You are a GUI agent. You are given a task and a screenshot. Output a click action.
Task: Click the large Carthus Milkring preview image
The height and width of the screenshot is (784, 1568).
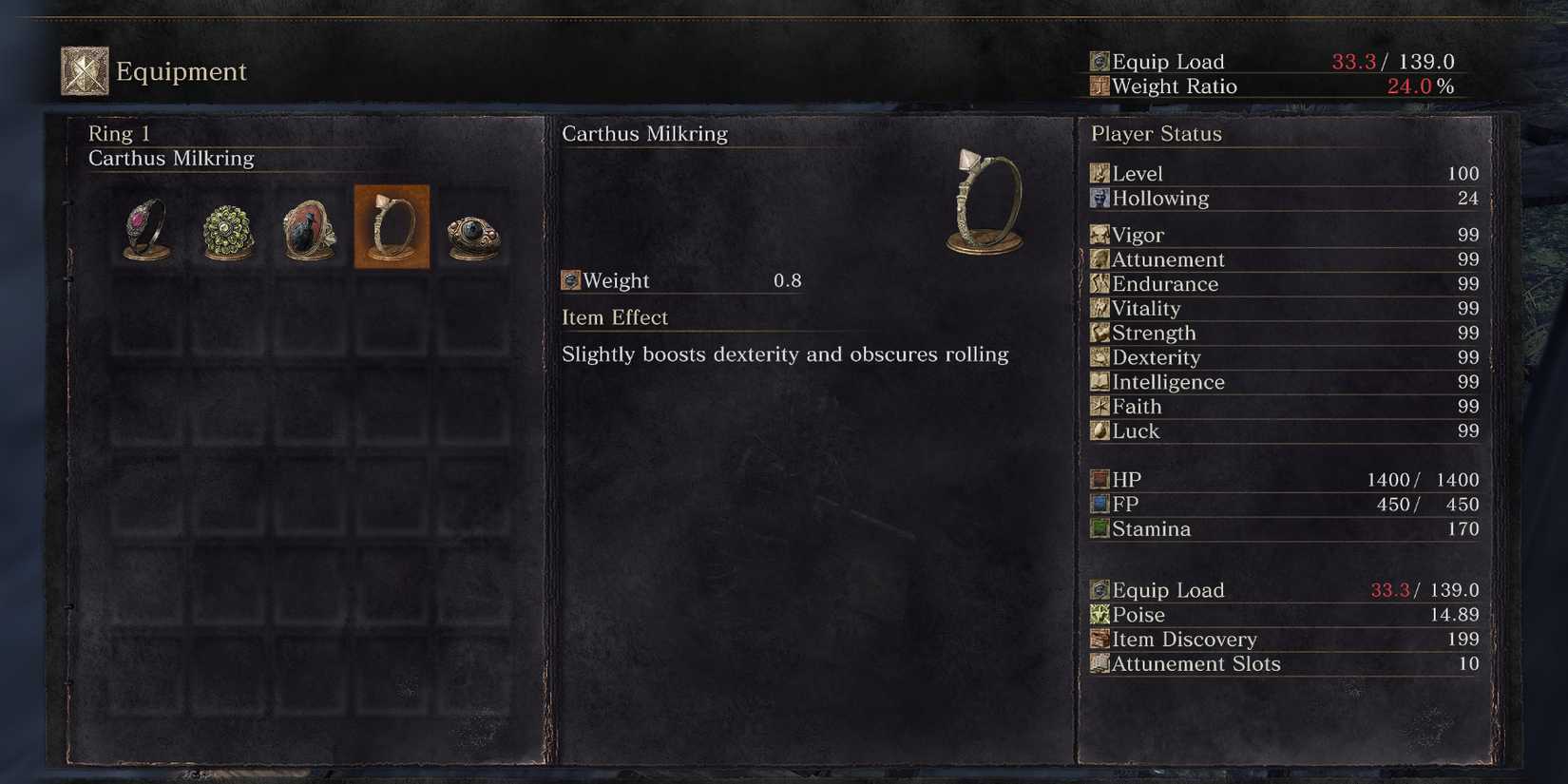pos(984,200)
